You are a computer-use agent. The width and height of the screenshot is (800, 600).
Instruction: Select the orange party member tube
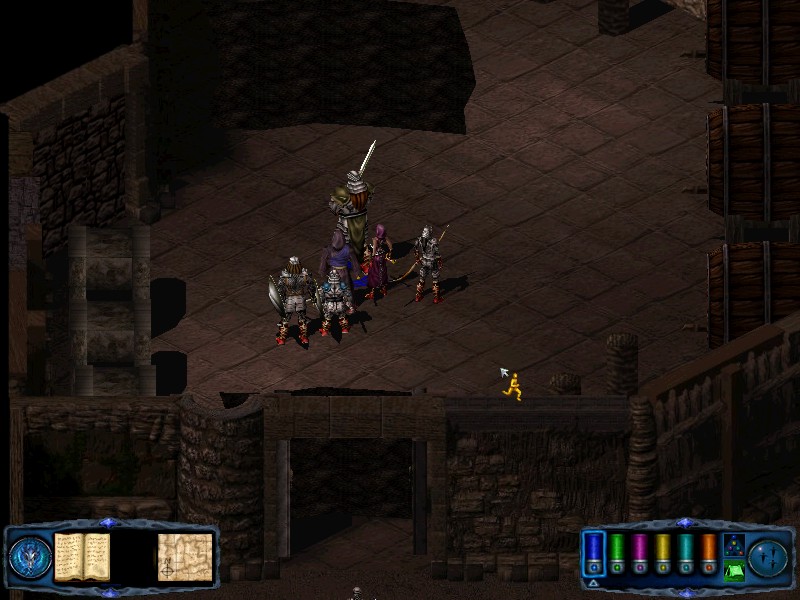[708, 554]
